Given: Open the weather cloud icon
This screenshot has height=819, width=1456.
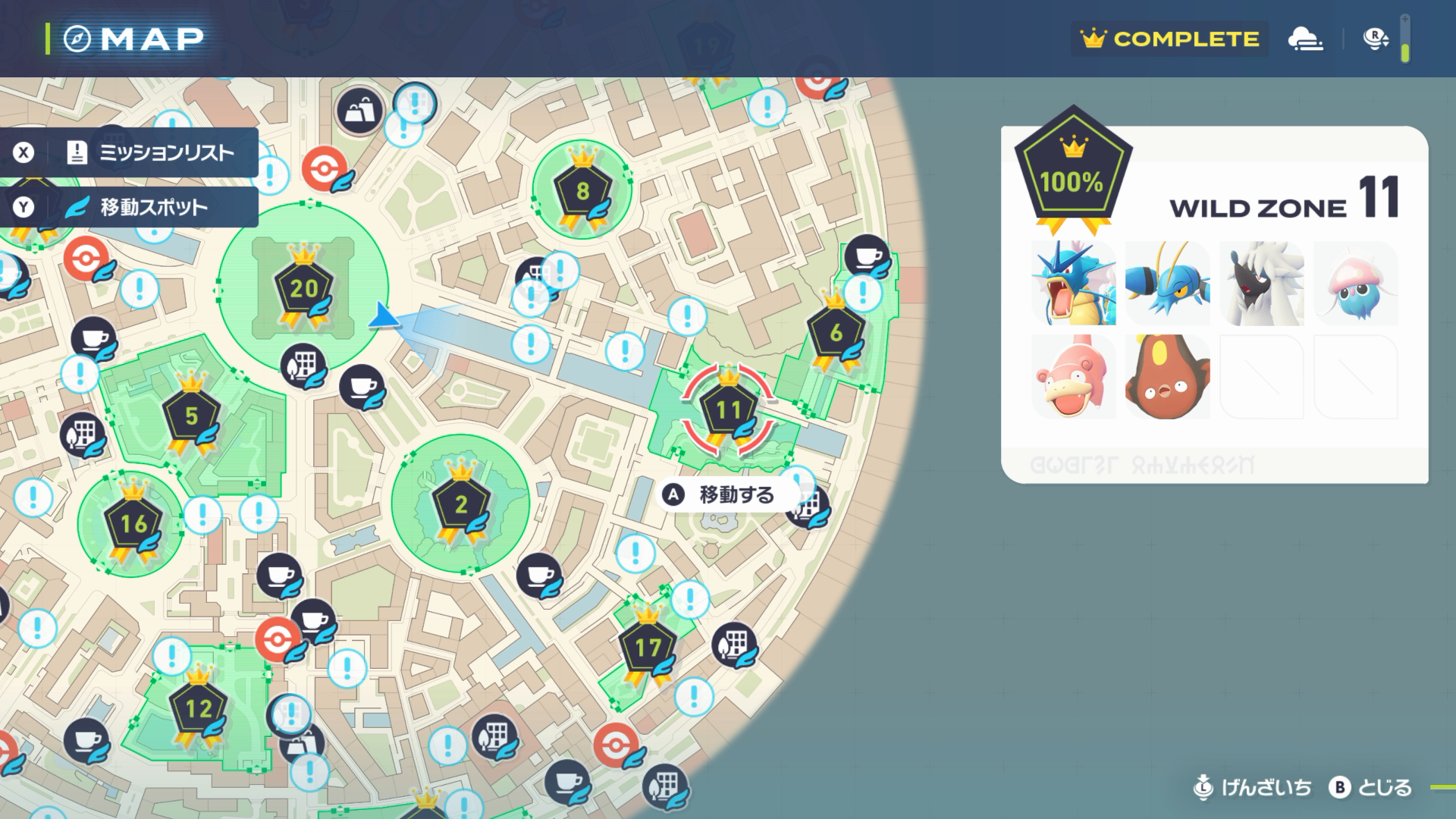Looking at the screenshot, I should click(1305, 39).
